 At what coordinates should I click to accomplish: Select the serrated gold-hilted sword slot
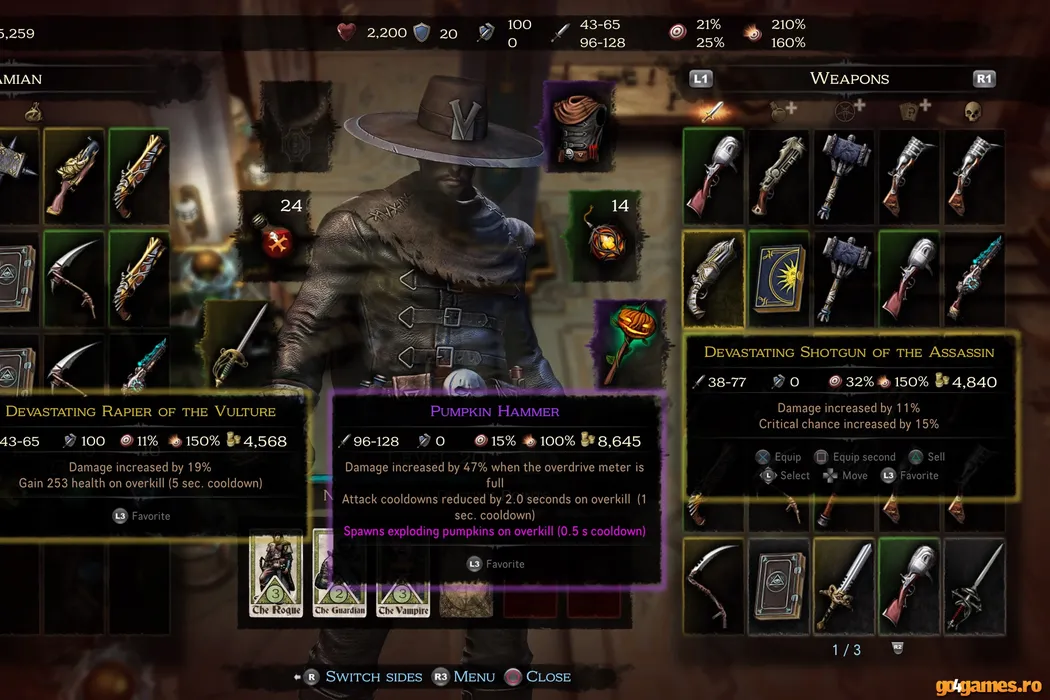click(844, 580)
